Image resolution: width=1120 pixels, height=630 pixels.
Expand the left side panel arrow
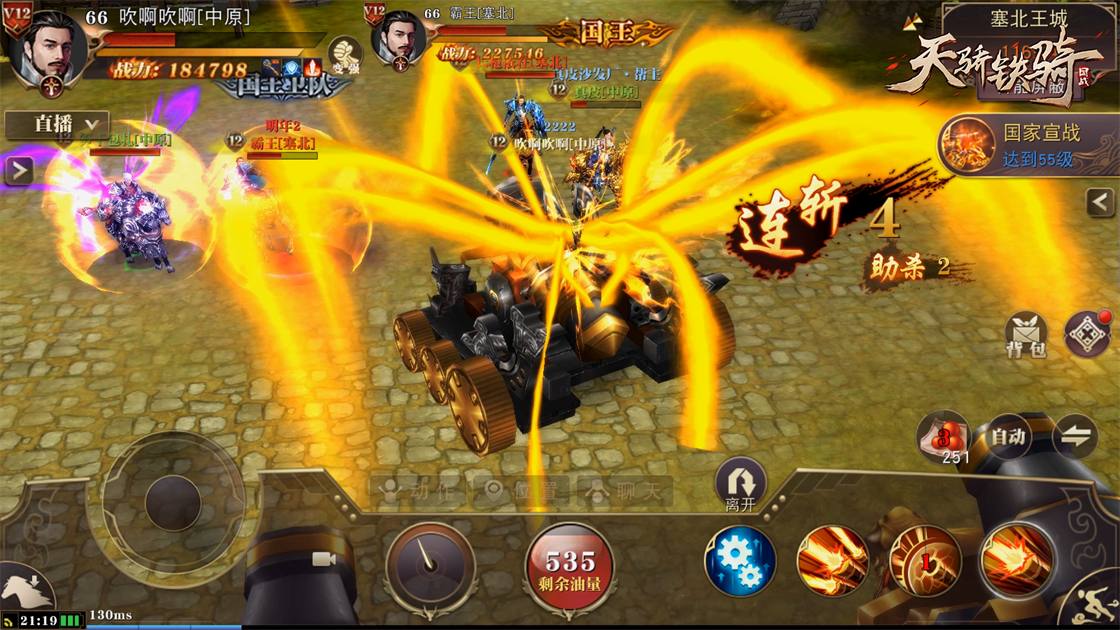click(x=18, y=171)
